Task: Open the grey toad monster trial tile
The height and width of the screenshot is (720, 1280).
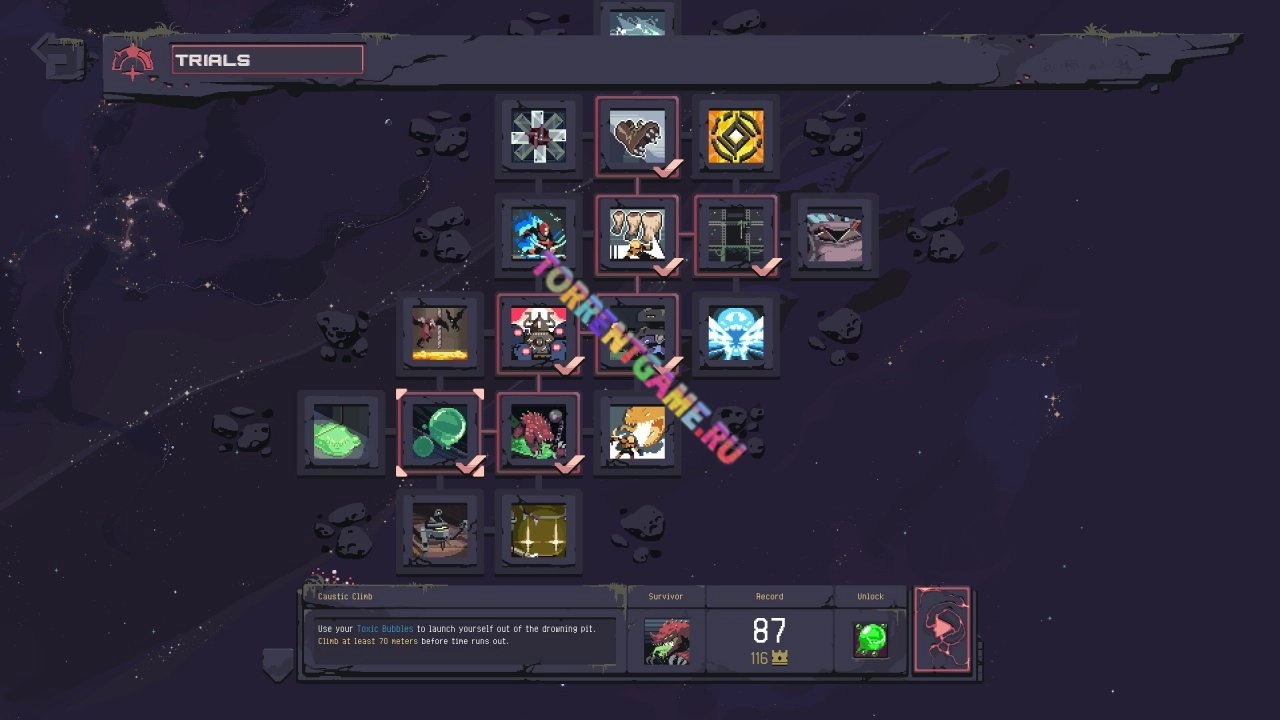Action: point(834,236)
